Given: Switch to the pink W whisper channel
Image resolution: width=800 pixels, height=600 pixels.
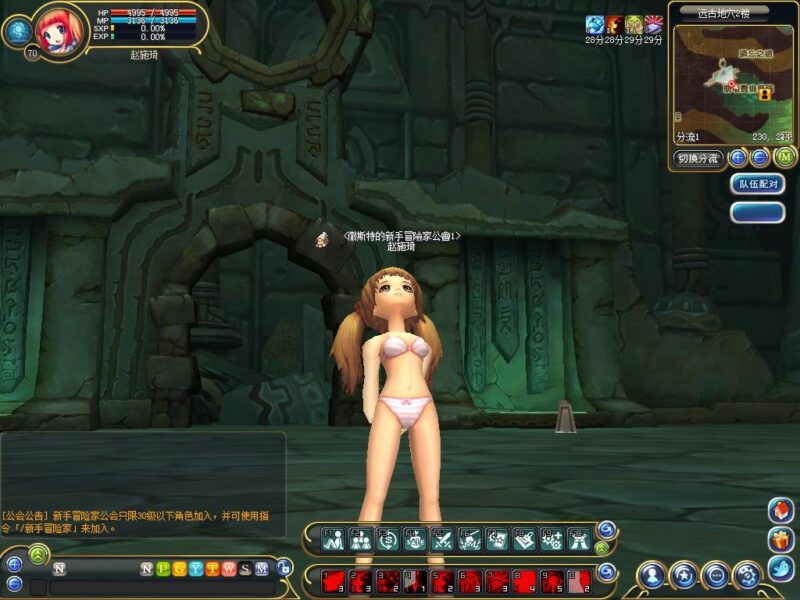Looking at the screenshot, I should pos(229,569).
